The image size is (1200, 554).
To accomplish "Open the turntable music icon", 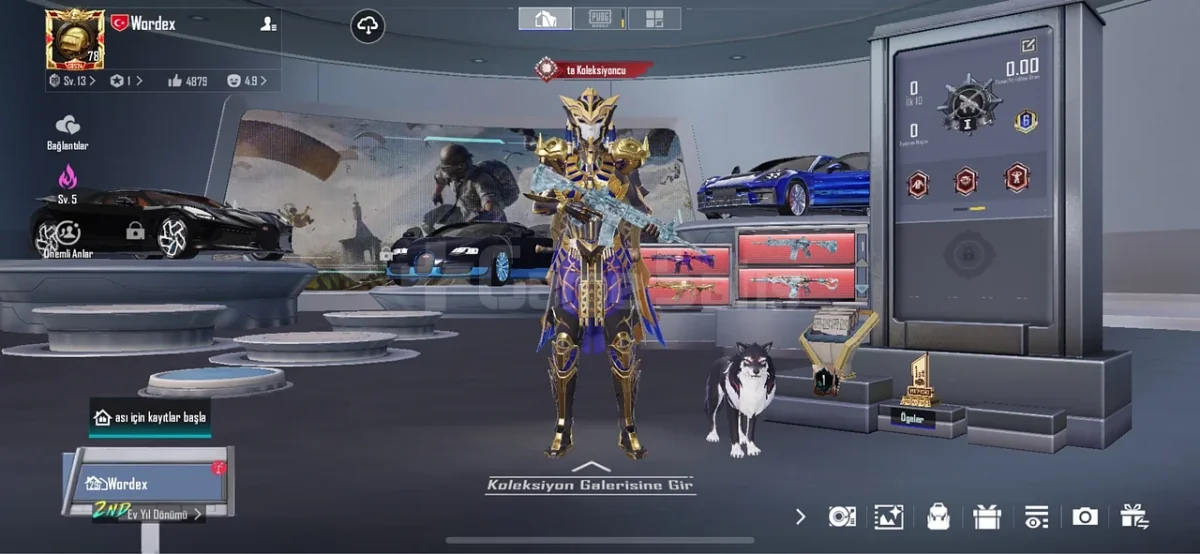I will tap(841, 516).
